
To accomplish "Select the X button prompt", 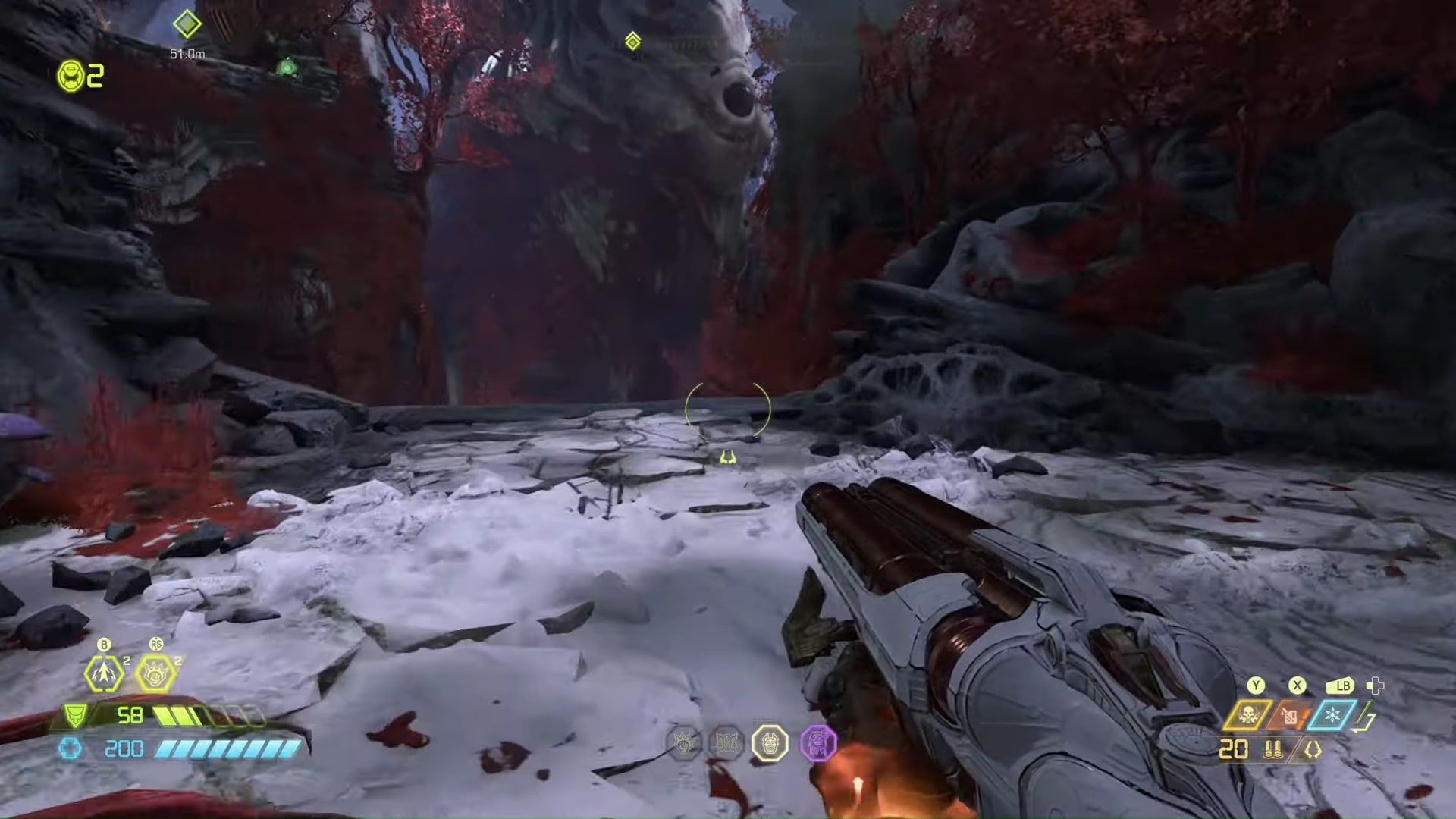I will [1297, 686].
